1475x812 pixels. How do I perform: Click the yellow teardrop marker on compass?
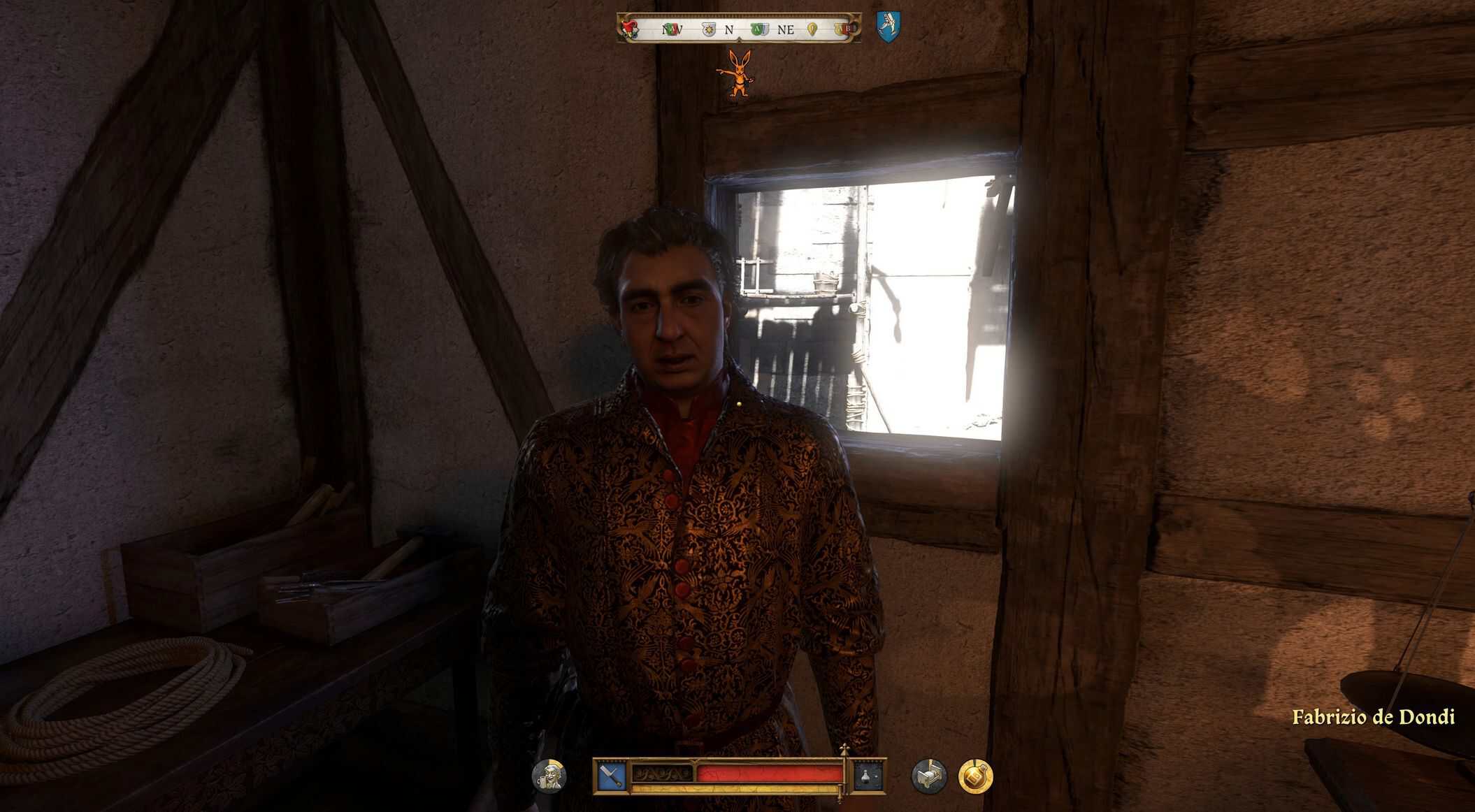pos(812,29)
